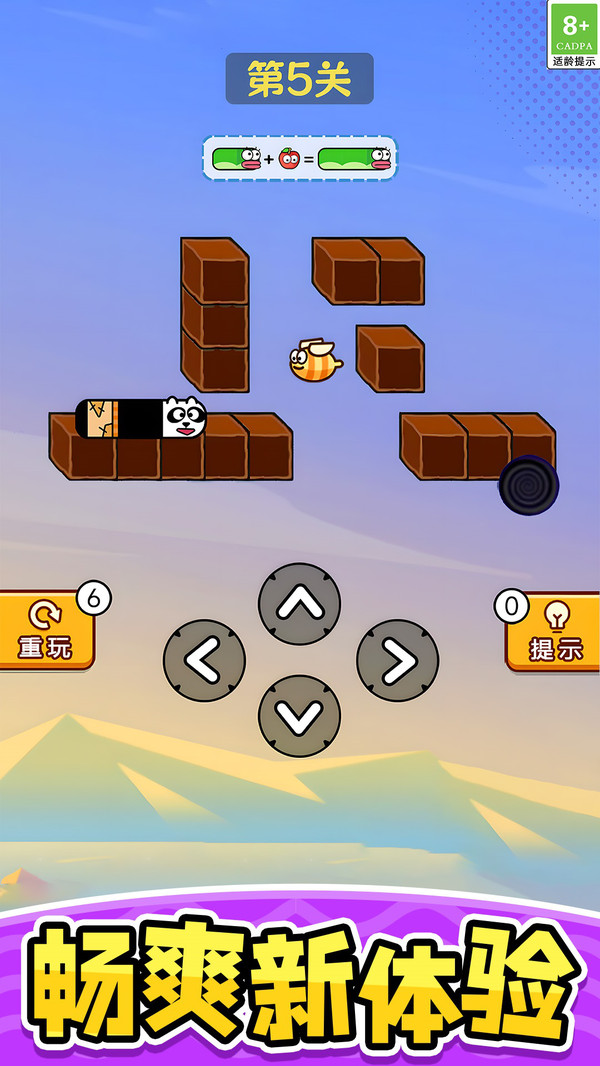Screen dimensions: 600x1066
Task: Move left with the left arrow button
Action: 204,660
